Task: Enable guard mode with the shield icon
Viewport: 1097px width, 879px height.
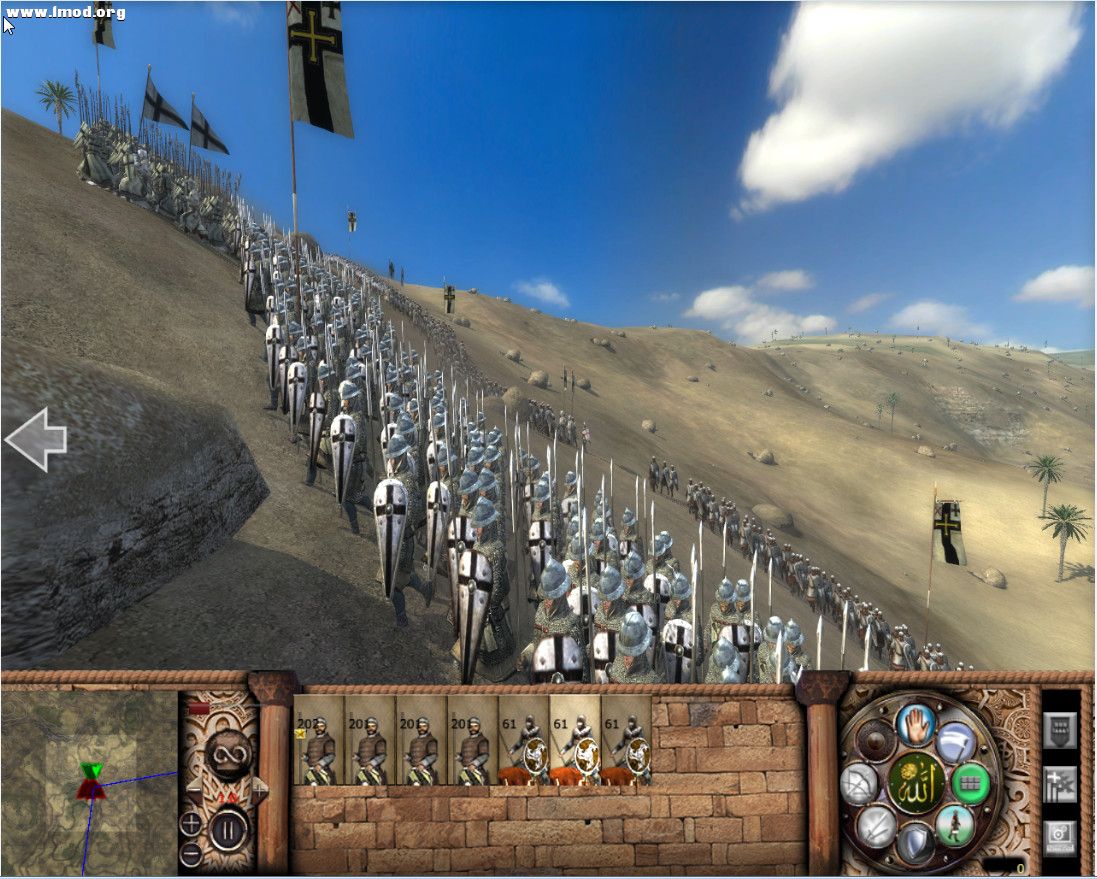Action: tap(914, 844)
